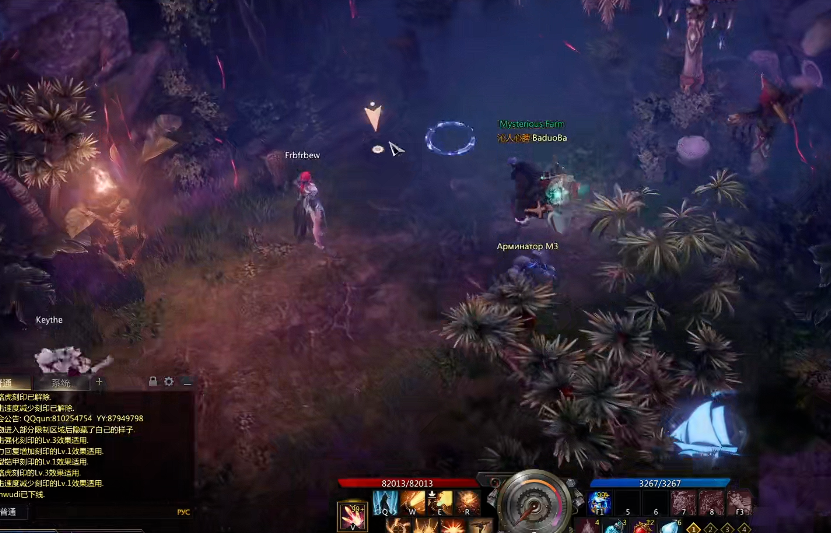831x533 pixels.
Task: Open the 普通 chat channel selector
Action: pos(12,512)
